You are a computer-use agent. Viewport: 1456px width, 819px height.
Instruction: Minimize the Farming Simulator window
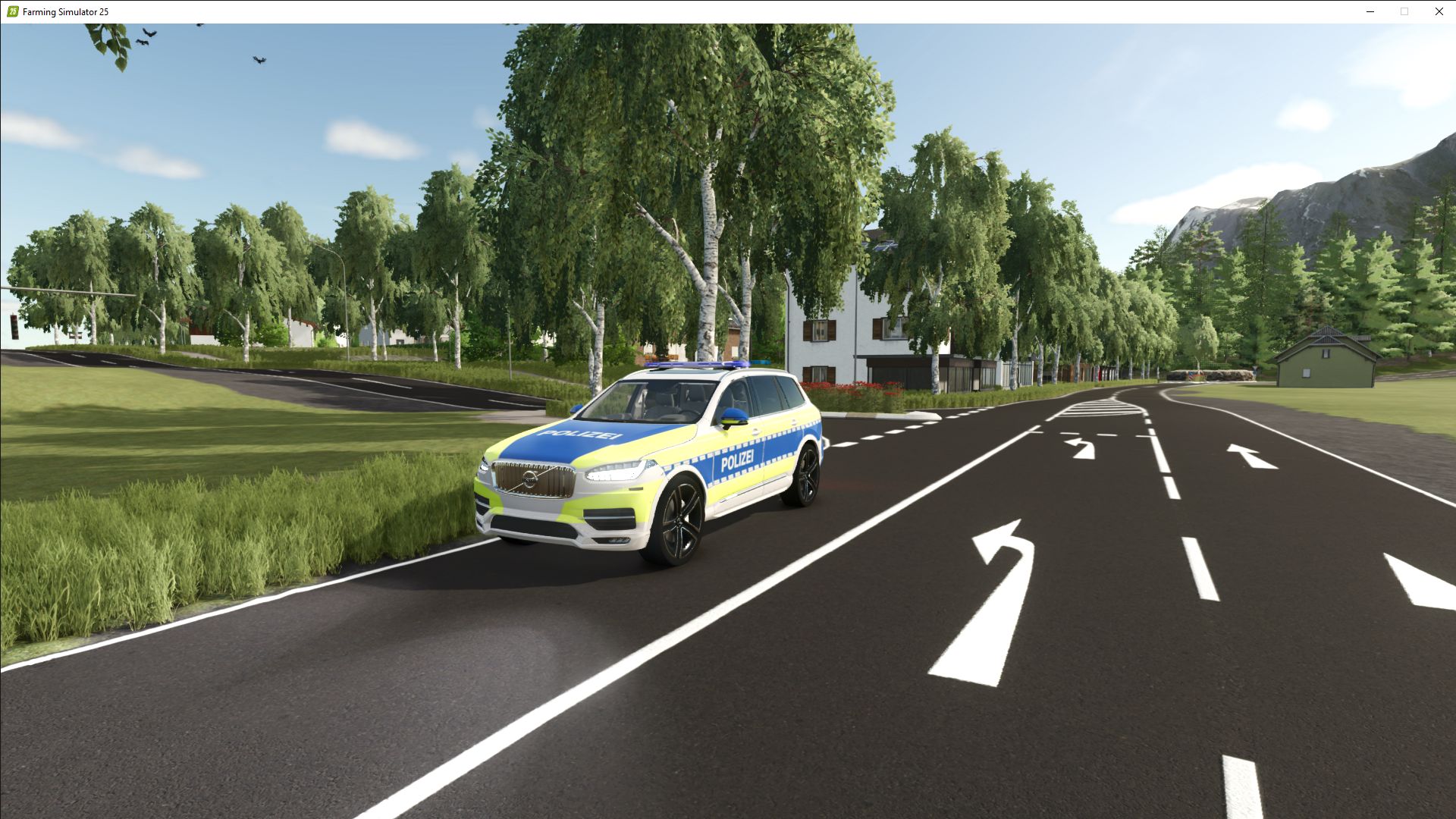coord(1370,11)
